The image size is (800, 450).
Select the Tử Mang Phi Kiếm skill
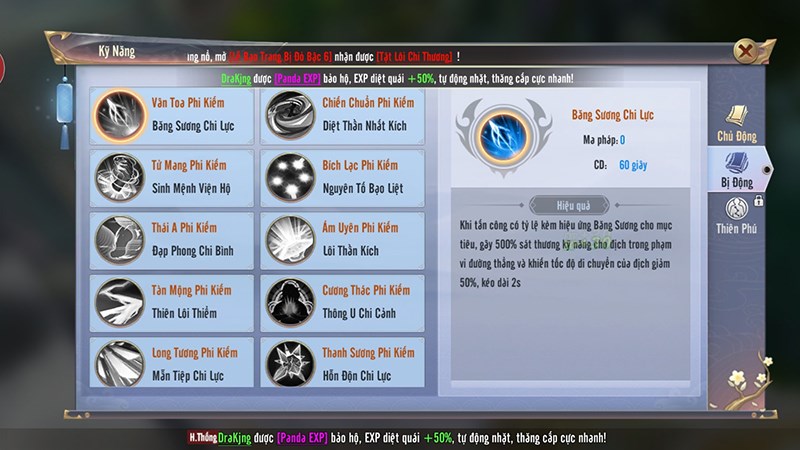tap(169, 178)
